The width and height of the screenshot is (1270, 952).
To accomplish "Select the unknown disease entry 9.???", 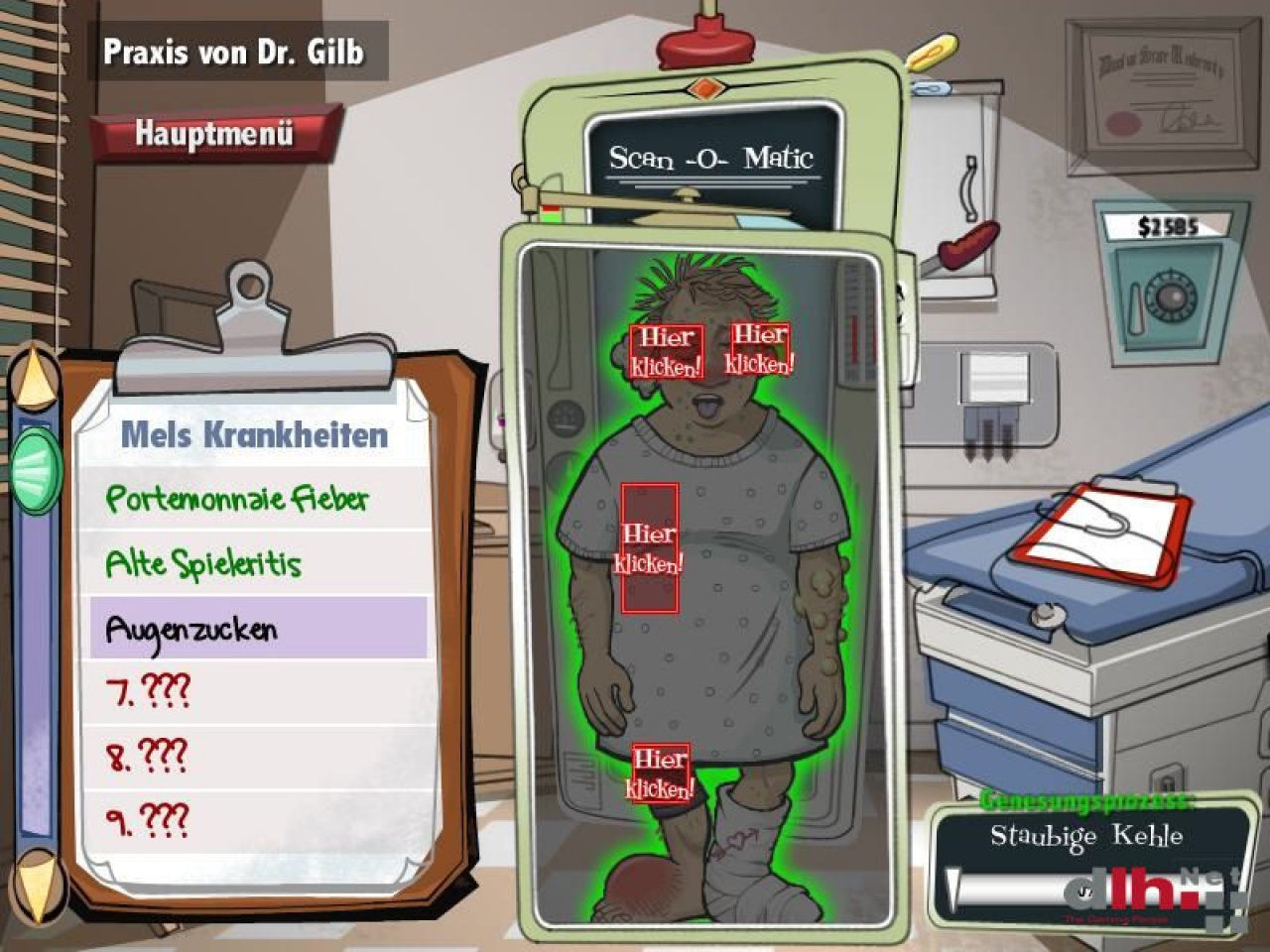I will point(148,820).
